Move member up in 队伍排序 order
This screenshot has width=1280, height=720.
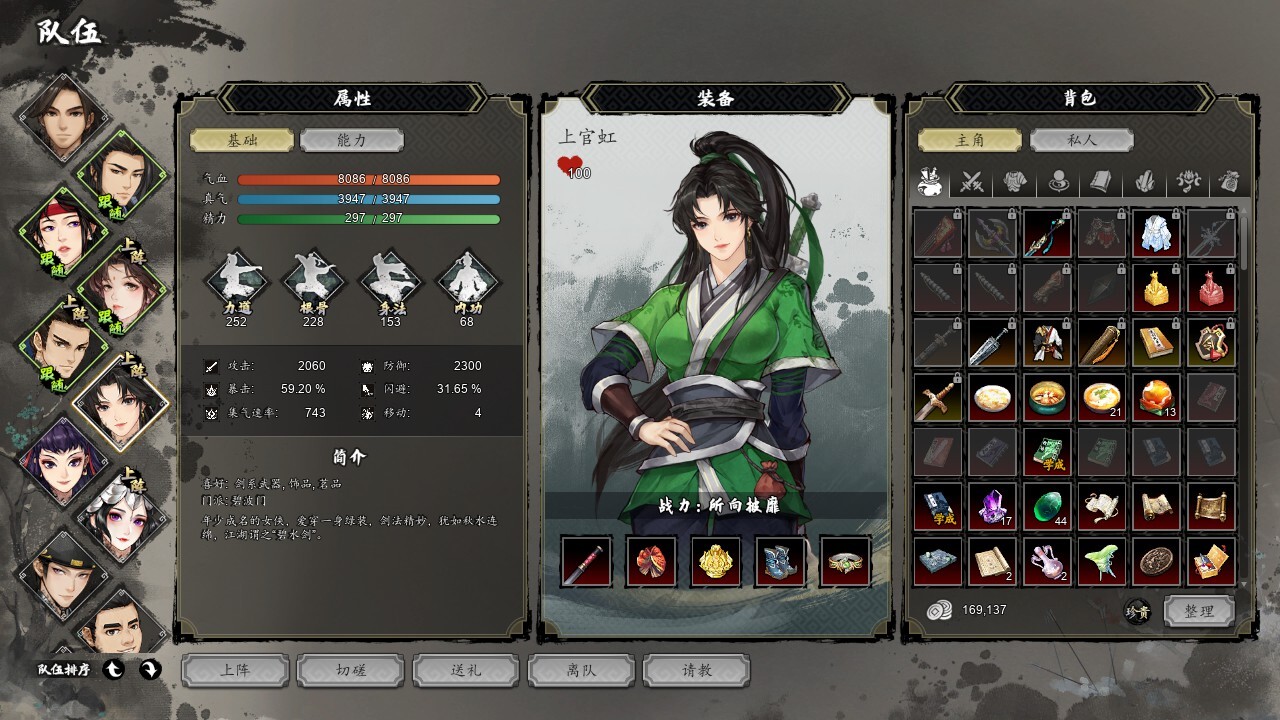coord(114,670)
